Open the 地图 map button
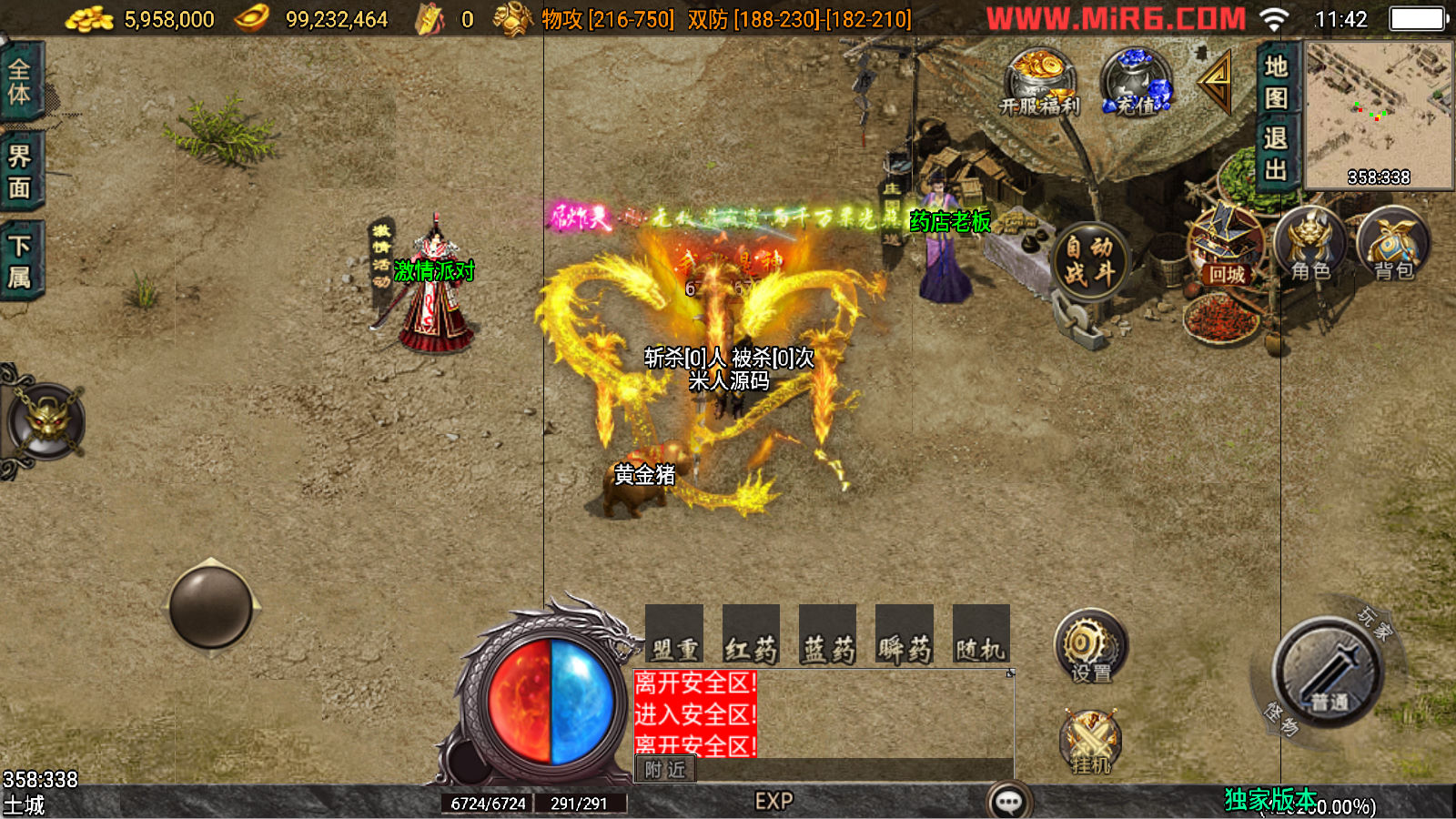Screen dimensions: 1456x819 (x=1276, y=82)
